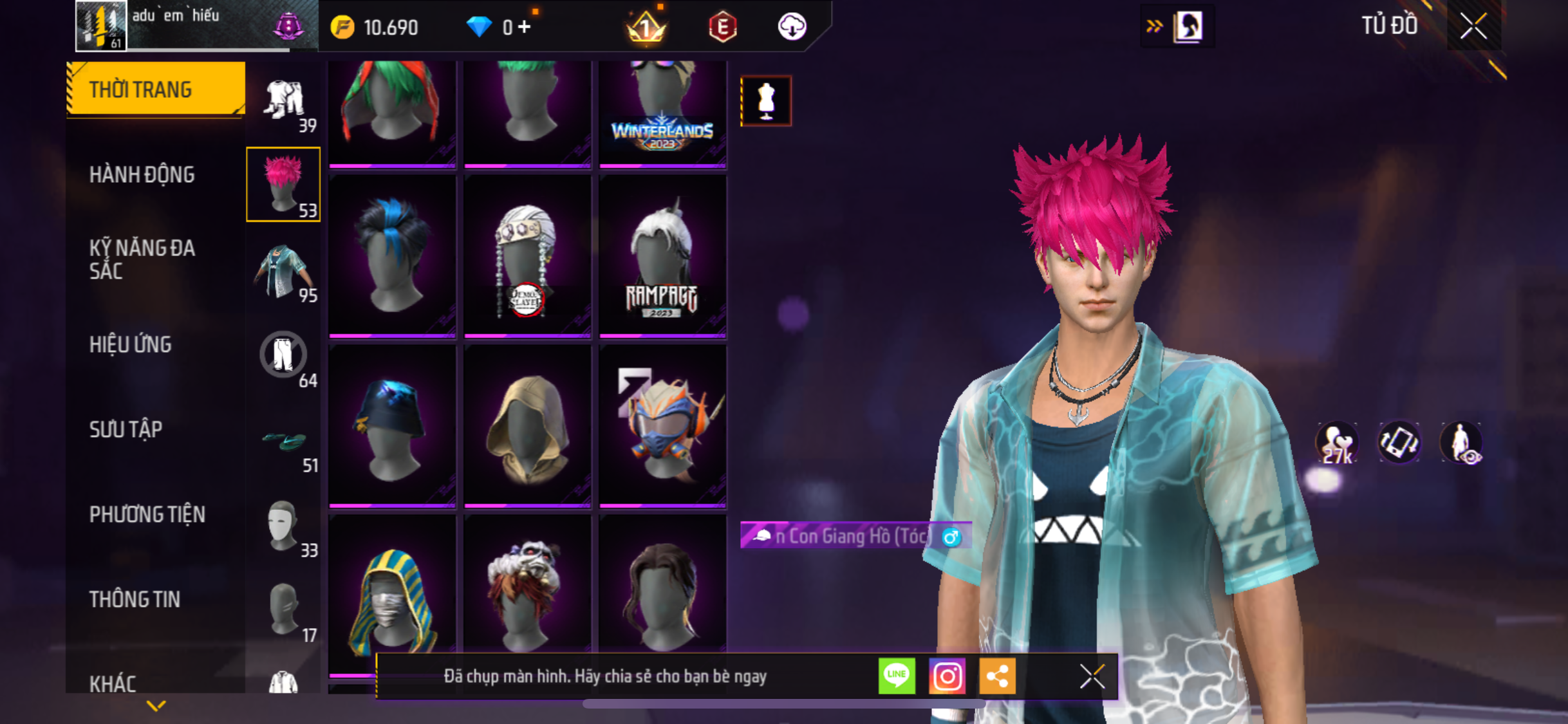Open the HÀNH ĐỘNG section
Viewport: 1568px width, 724px height.
pos(142,174)
